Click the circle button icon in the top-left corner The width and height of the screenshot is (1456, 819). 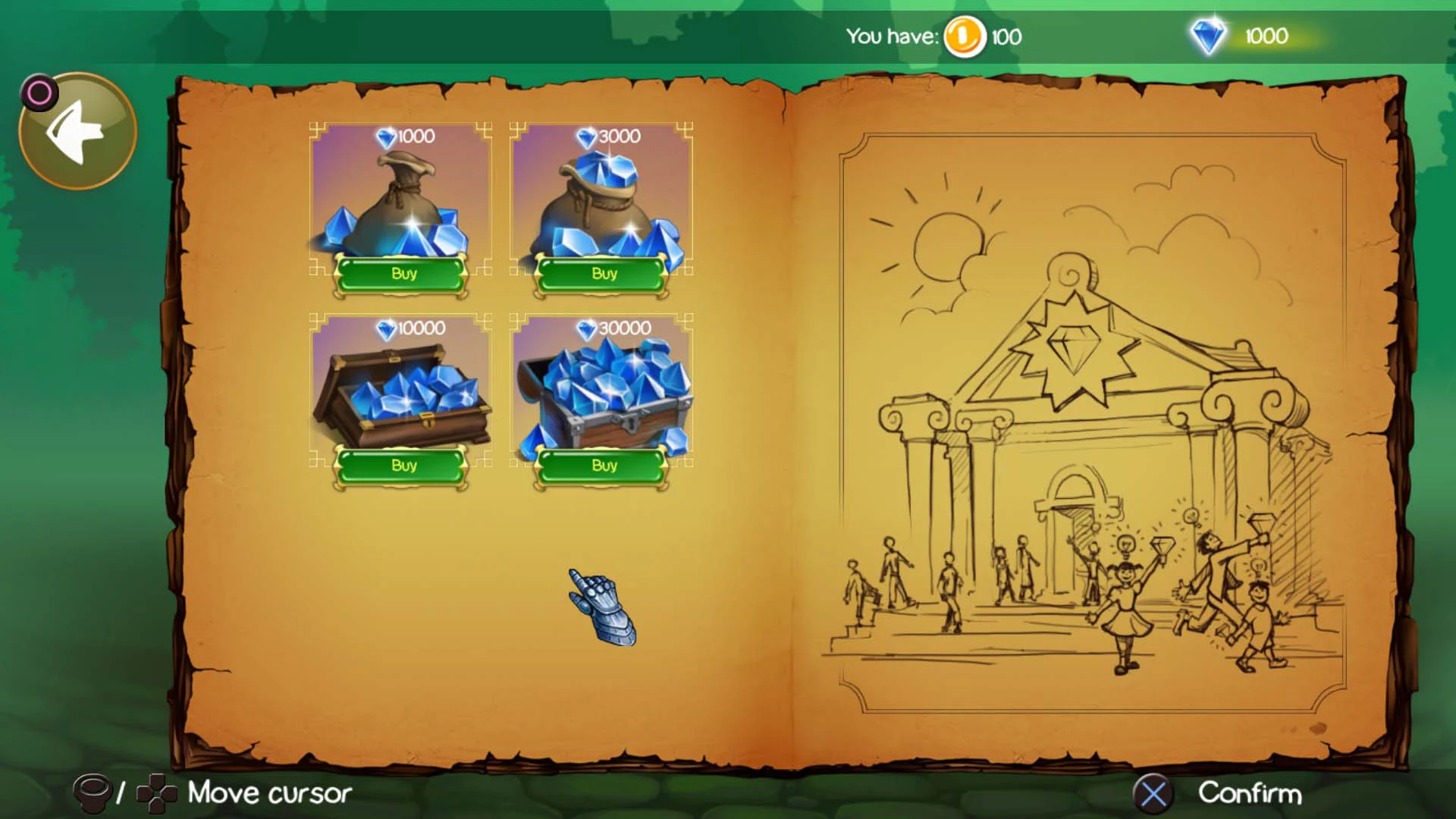coord(39,92)
